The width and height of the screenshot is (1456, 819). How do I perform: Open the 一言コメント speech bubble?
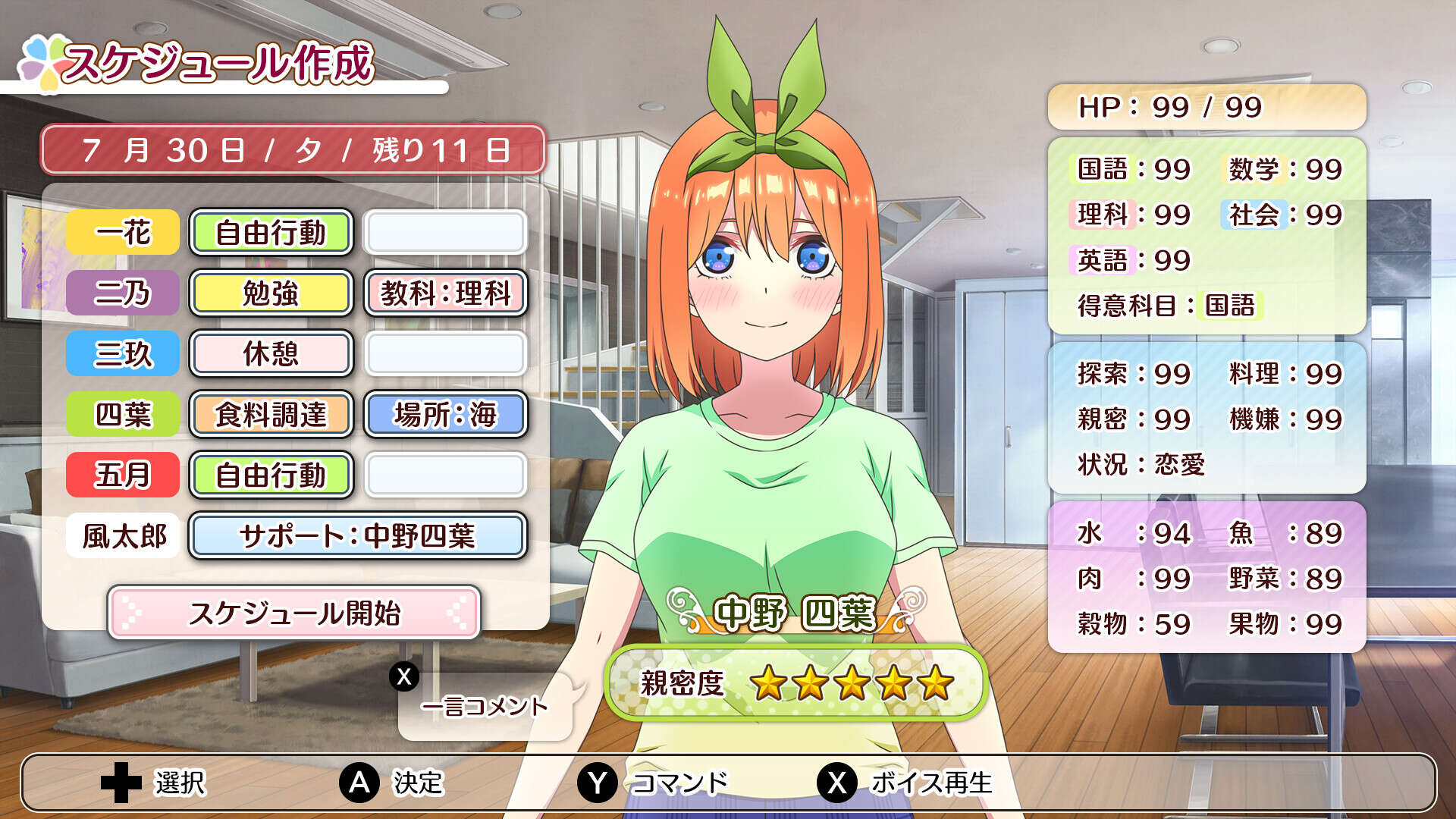pos(485,705)
